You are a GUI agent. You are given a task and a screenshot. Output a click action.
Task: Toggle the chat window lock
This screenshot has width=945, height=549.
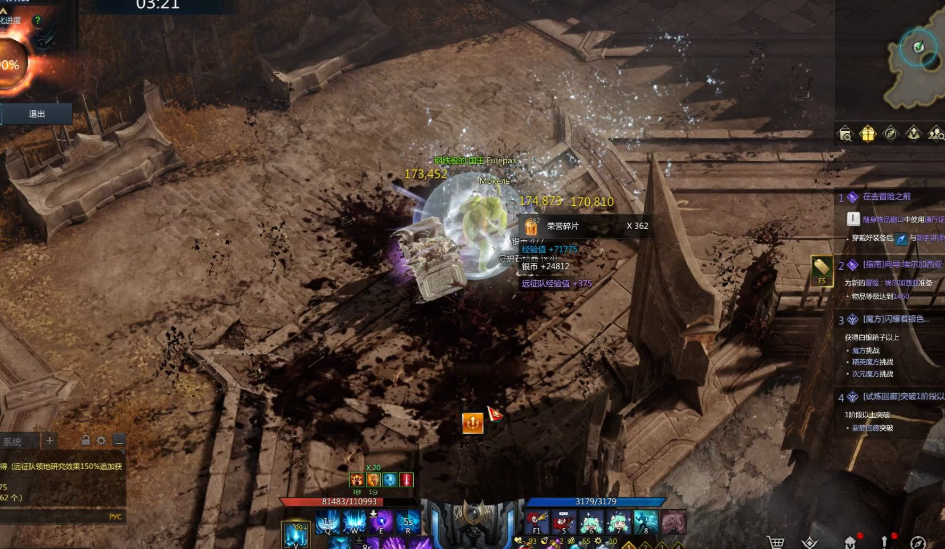[x=86, y=440]
